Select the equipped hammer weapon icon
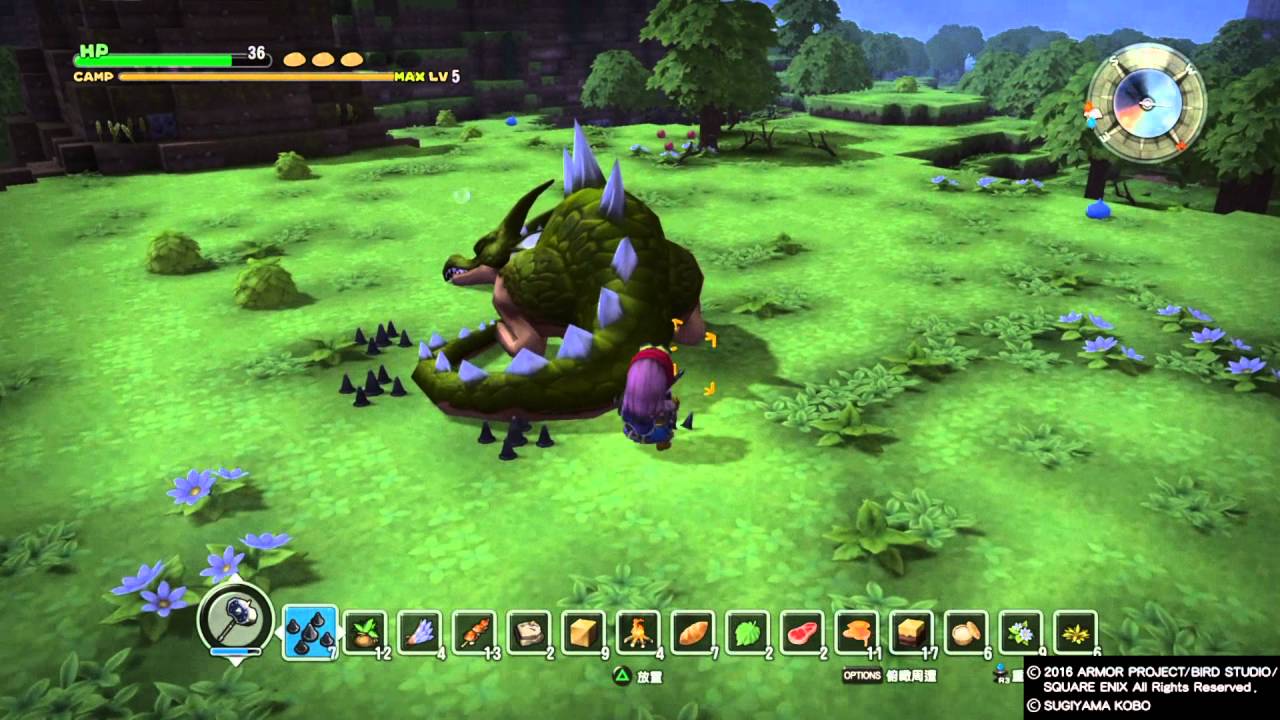Image resolution: width=1280 pixels, height=720 pixels. [236, 619]
